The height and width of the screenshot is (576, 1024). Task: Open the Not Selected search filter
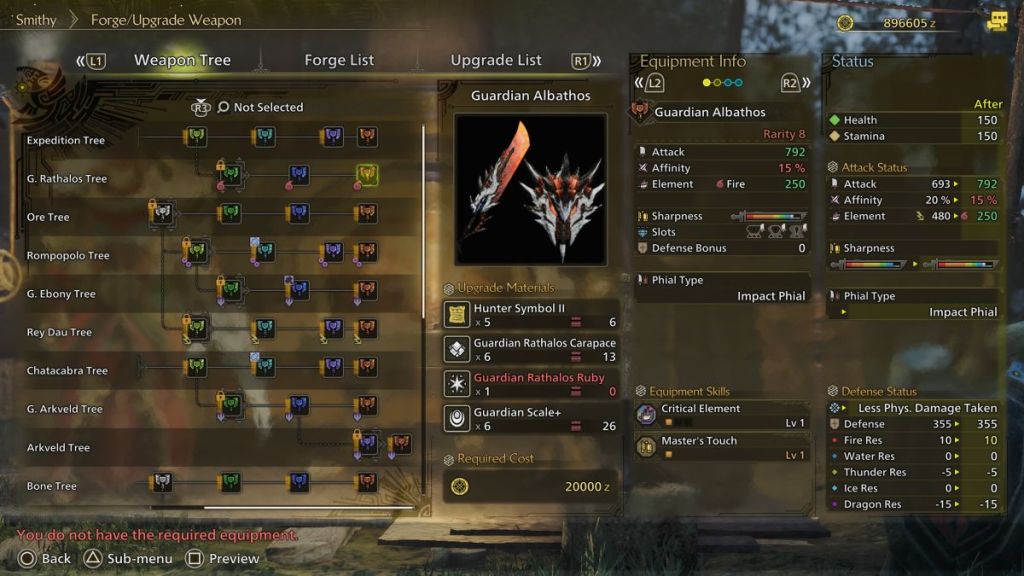[260, 107]
